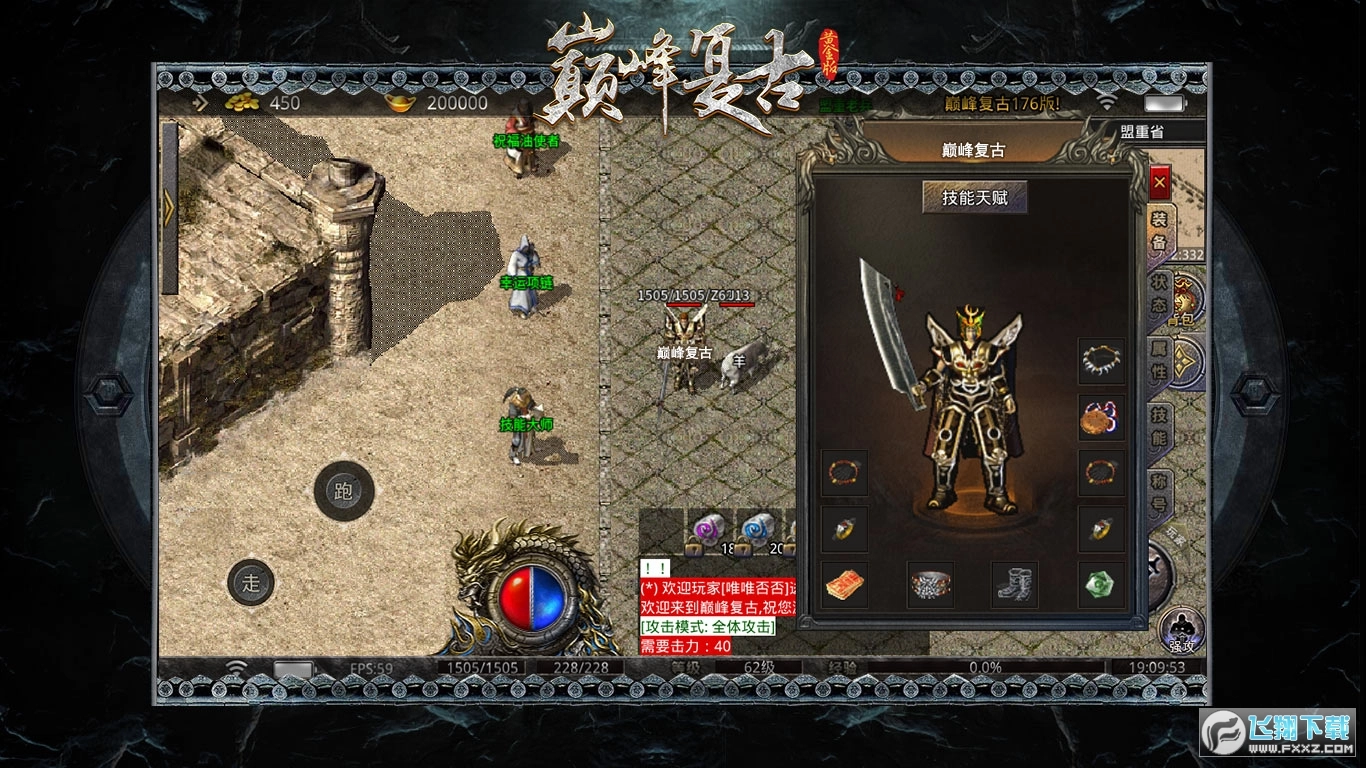Screen dimensions: 1366x768
Task: Switch movement to 走 walk mode
Action: 252,582
